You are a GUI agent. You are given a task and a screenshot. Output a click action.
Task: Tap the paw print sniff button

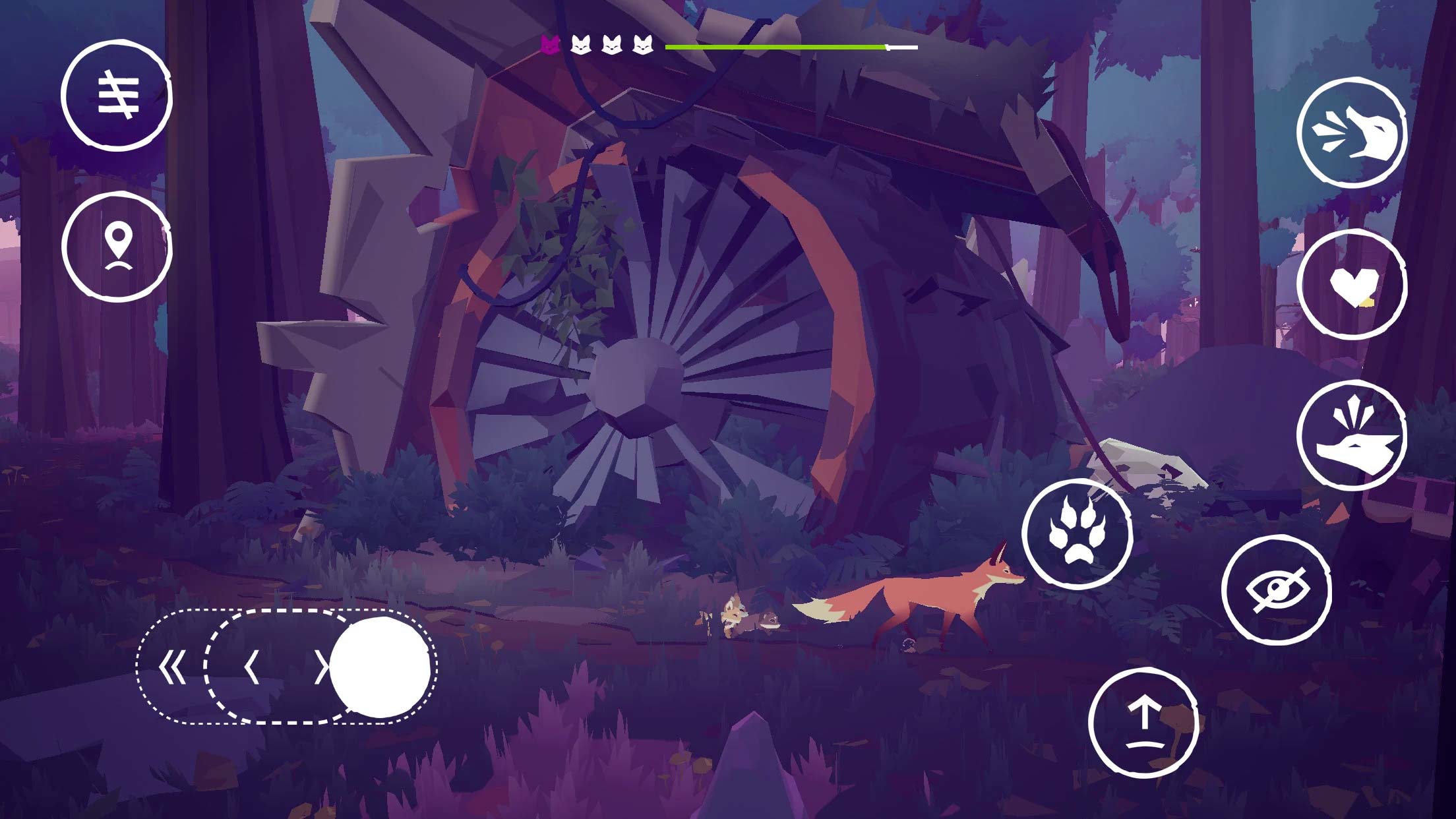[1077, 533]
